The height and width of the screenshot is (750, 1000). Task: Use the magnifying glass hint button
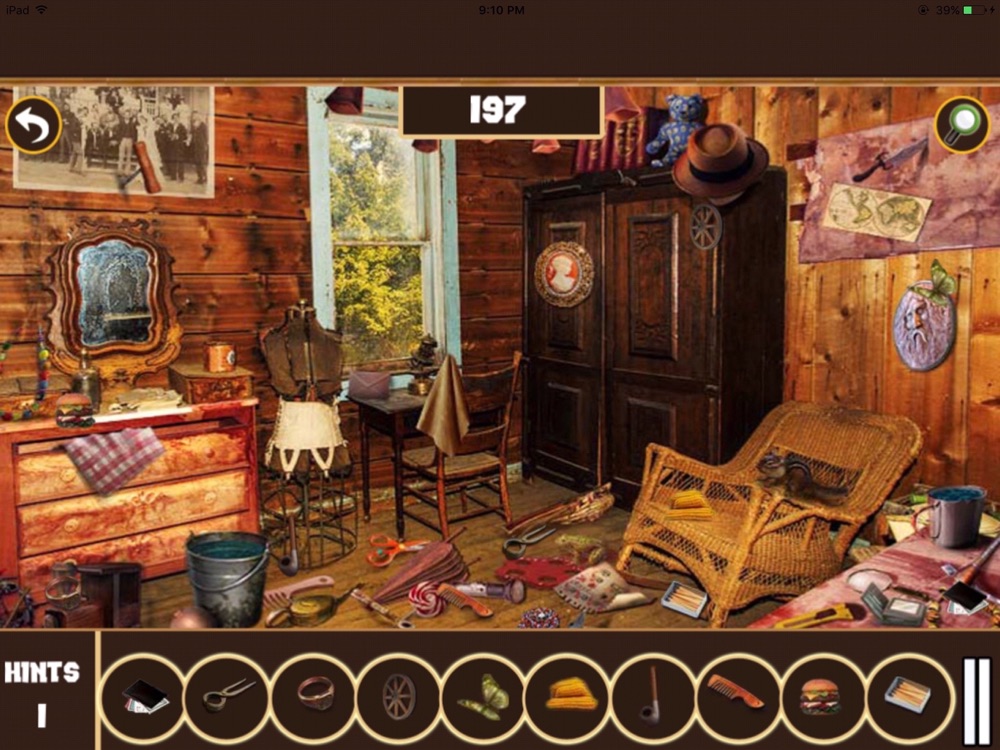click(x=962, y=125)
